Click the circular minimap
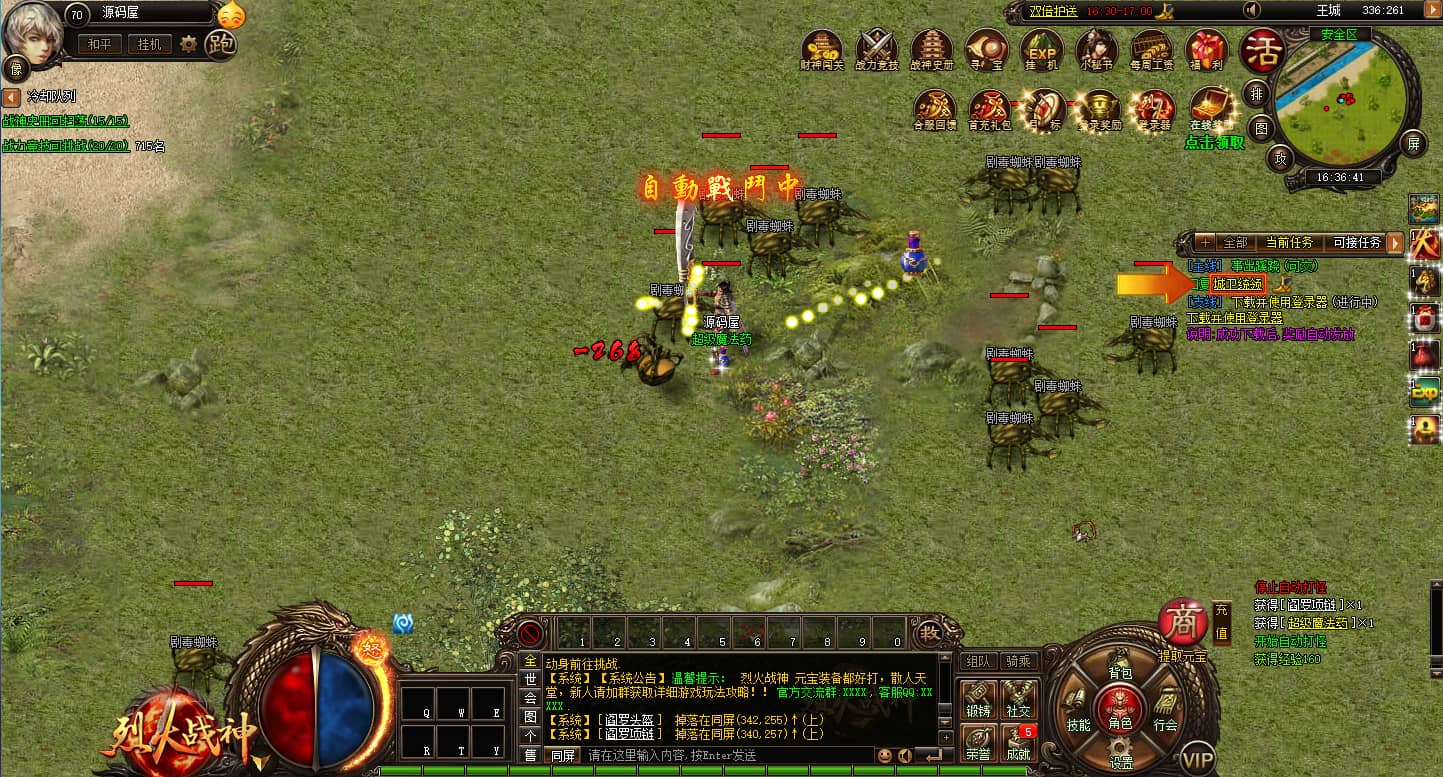Viewport: 1443px width, 777px height. pos(1343,98)
